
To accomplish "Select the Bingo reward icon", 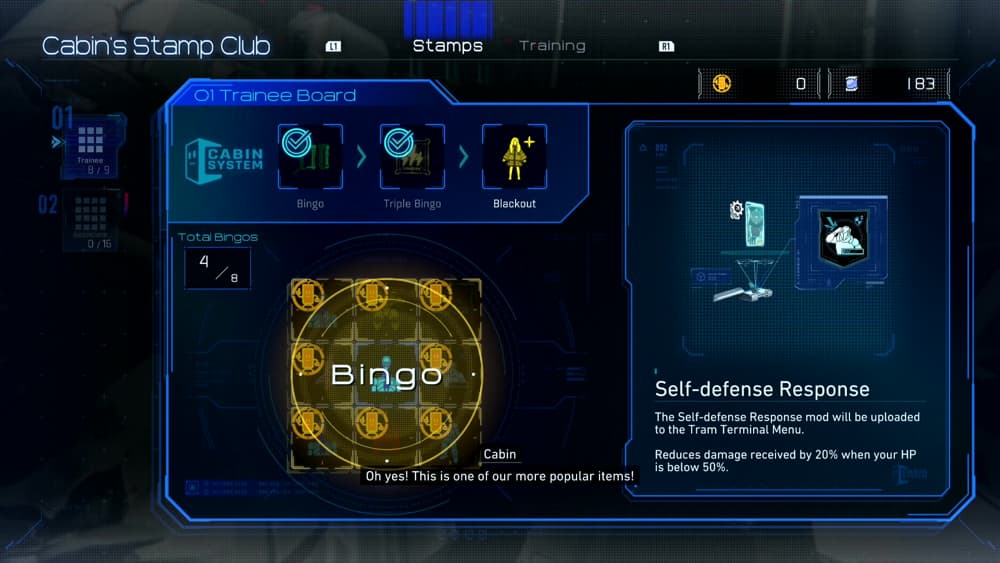I will coord(310,157).
